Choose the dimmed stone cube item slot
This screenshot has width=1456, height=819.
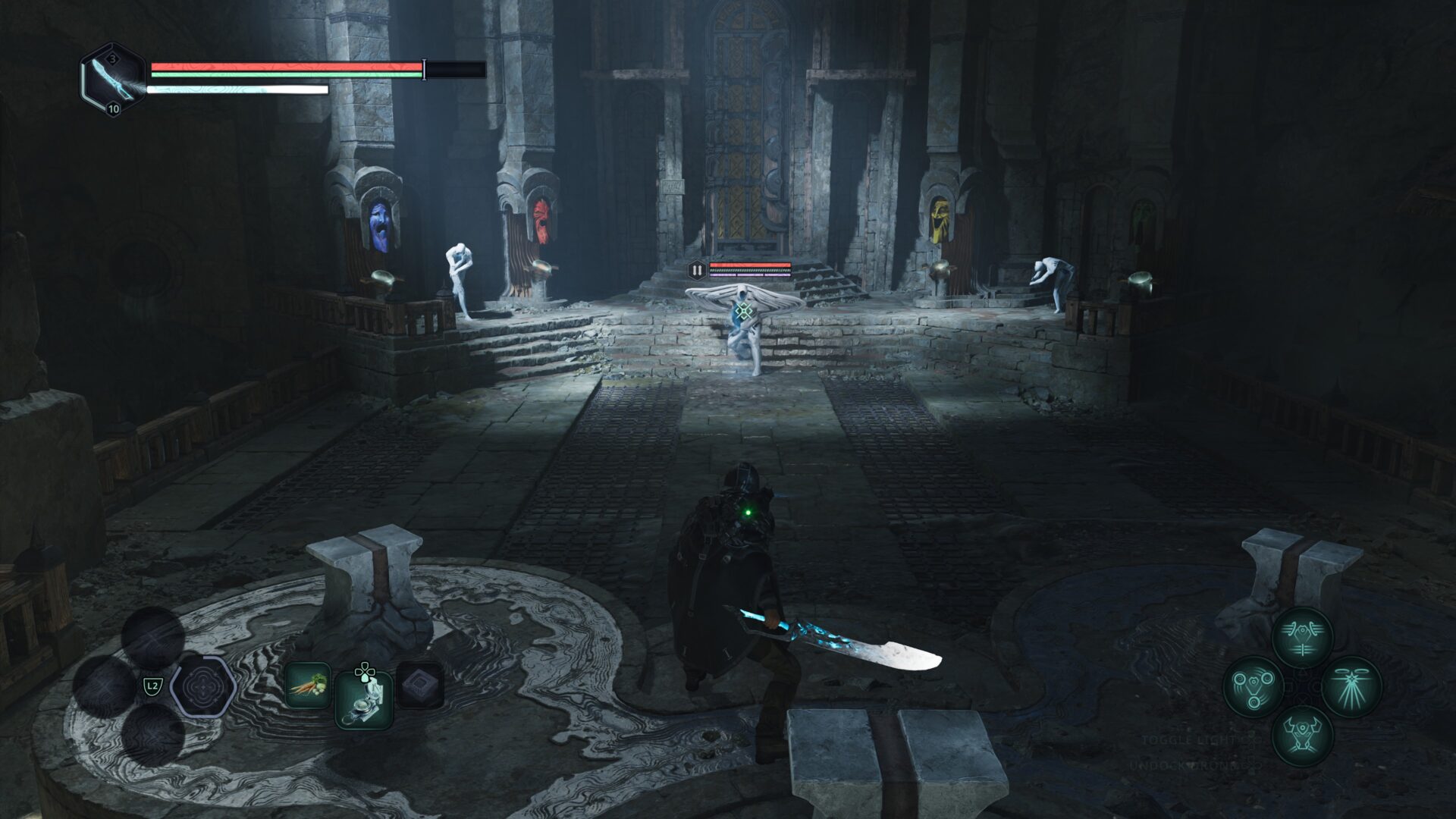click(420, 686)
